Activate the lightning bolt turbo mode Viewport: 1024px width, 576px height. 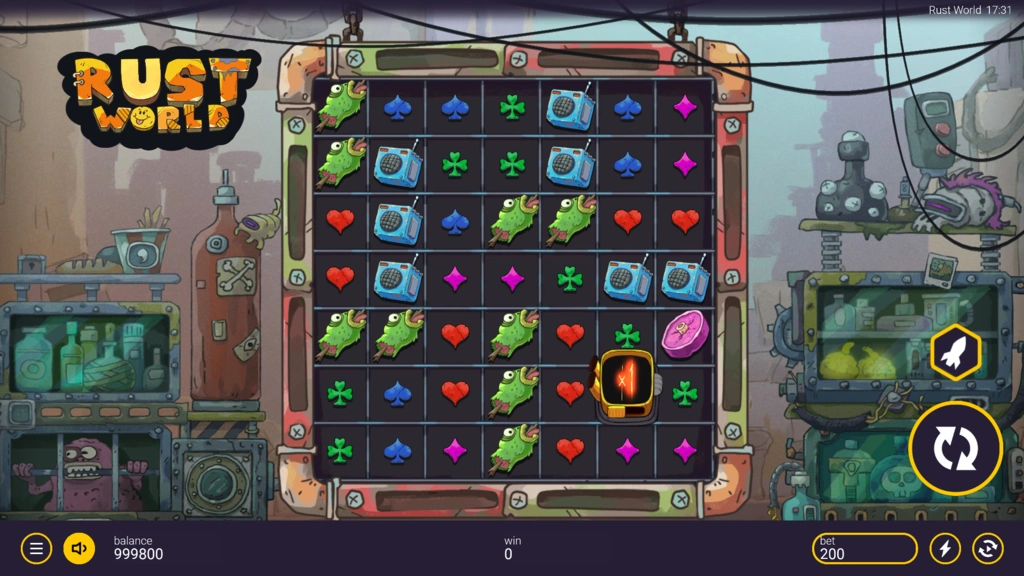945,548
